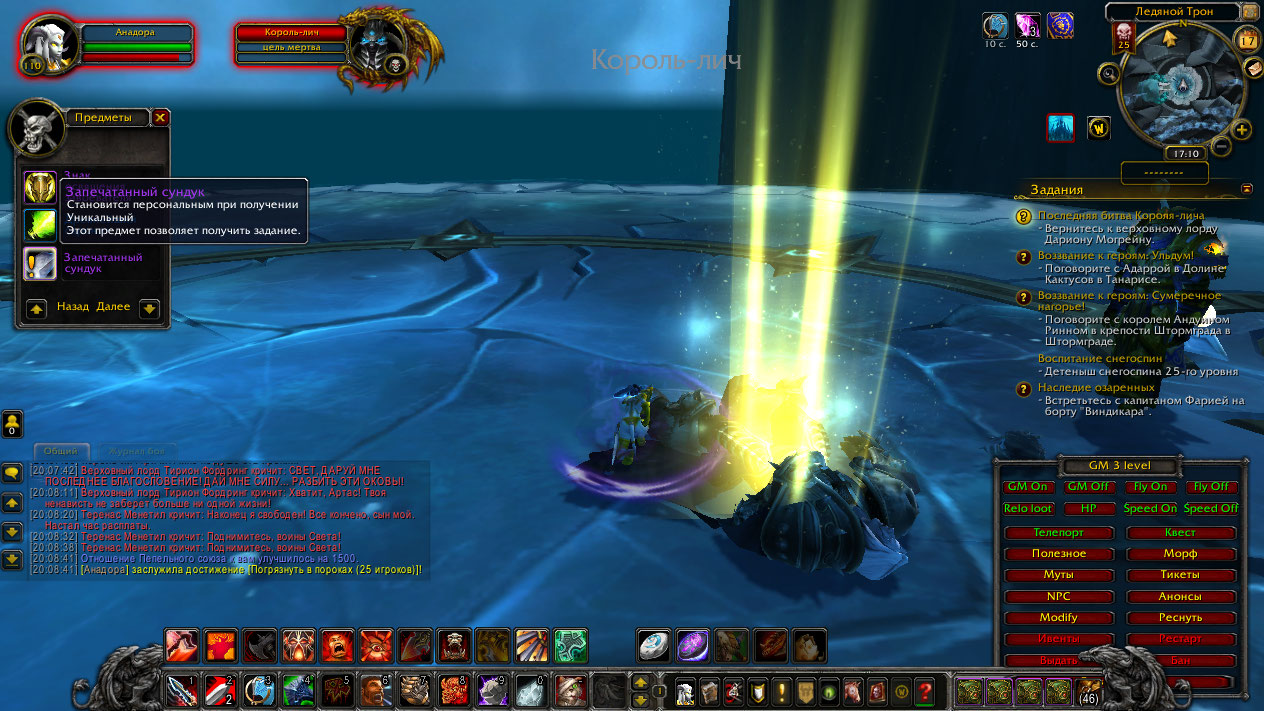This screenshot has height=711, width=1264.
Task: Enable Speed On in GM panel
Action: click(1149, 508)
